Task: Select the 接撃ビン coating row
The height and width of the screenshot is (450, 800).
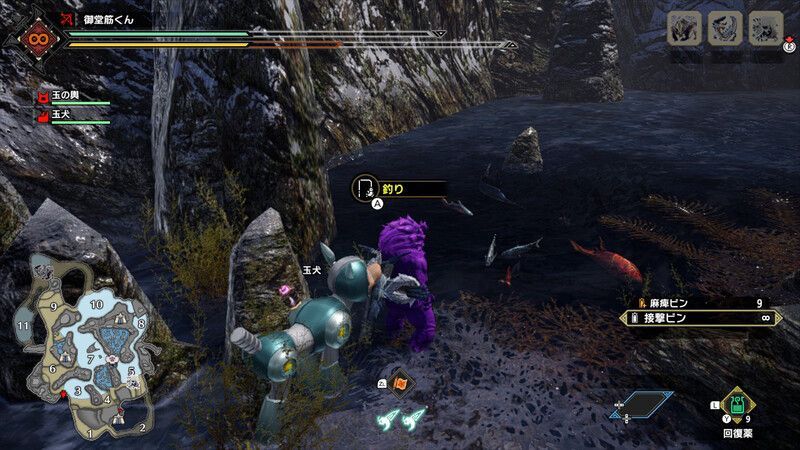Action: [702, 318]
